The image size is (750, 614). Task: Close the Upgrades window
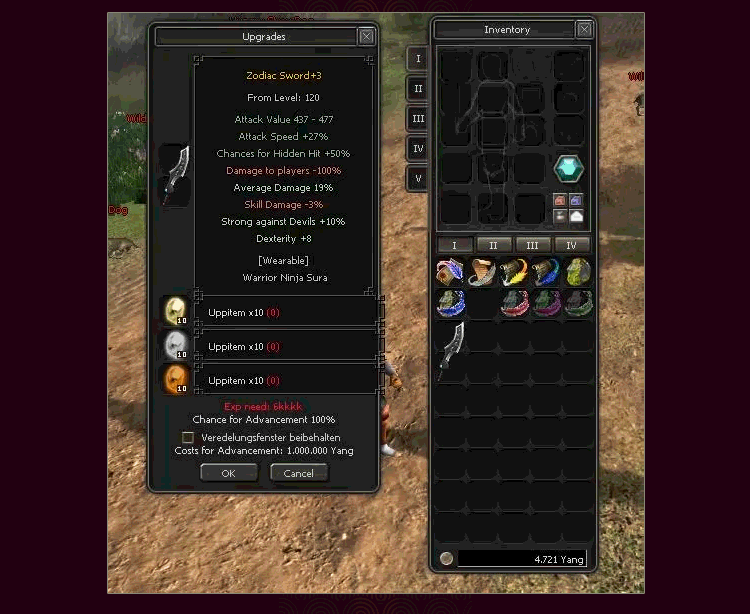click(366, 37)
